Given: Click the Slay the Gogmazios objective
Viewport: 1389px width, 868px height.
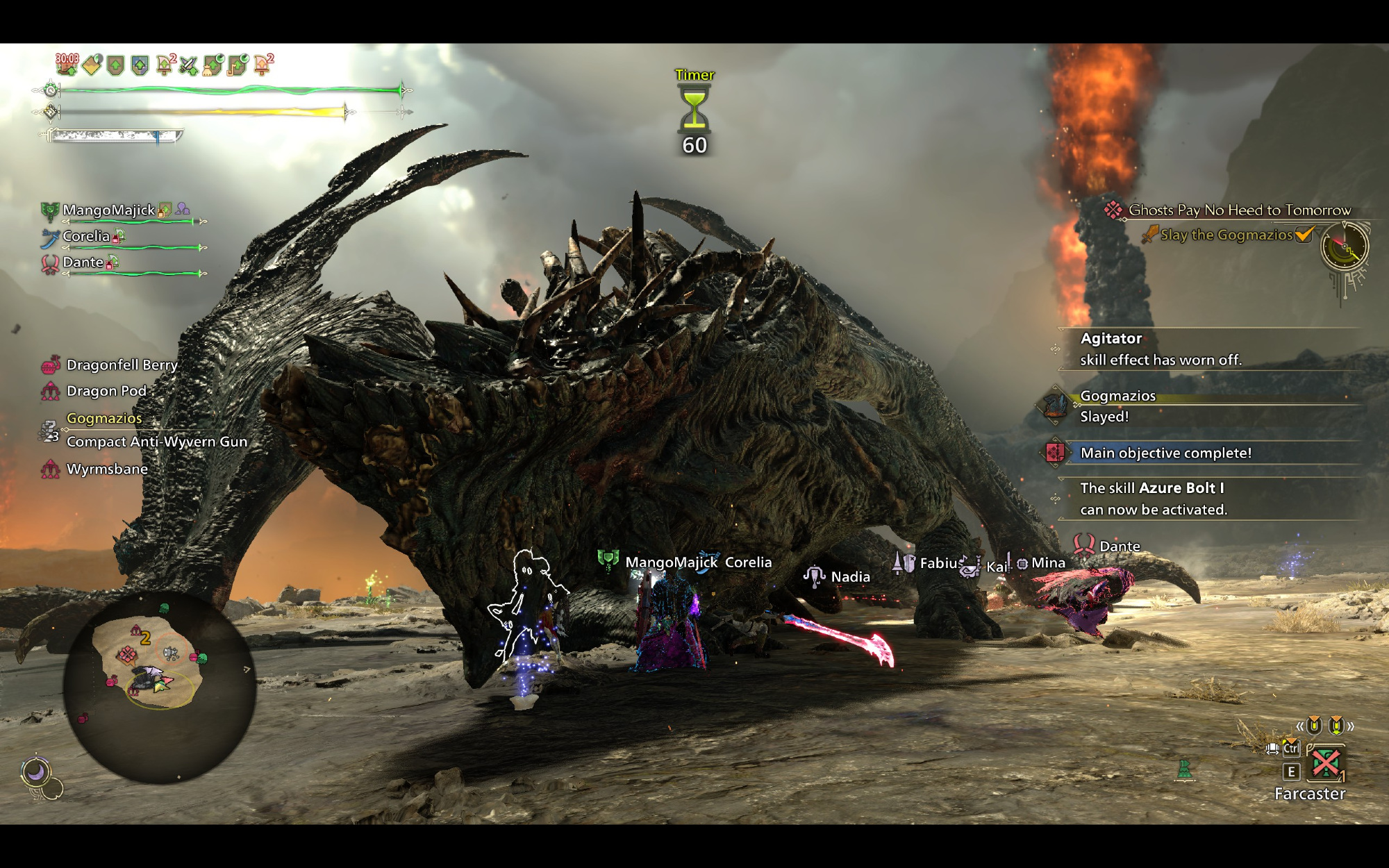Looking at the screenshot, I should [x=1226, y=235].
